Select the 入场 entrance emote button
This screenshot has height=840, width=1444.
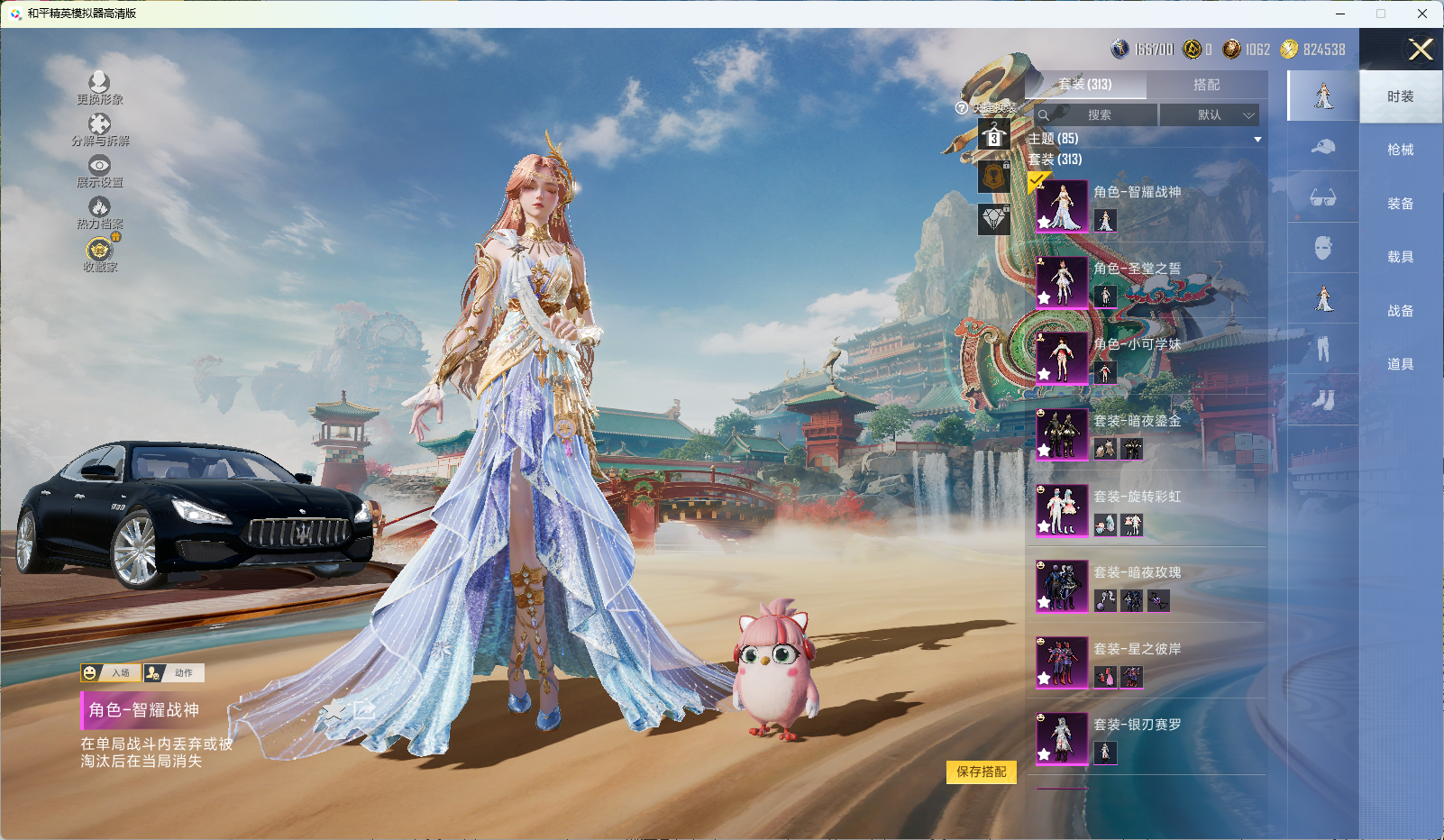[112, 672]
